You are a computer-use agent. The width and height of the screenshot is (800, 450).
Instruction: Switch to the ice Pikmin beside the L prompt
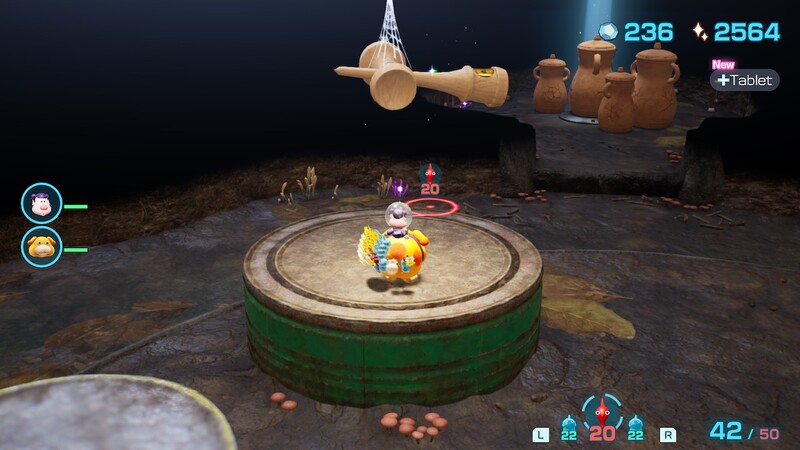click(x=569, y=426)
